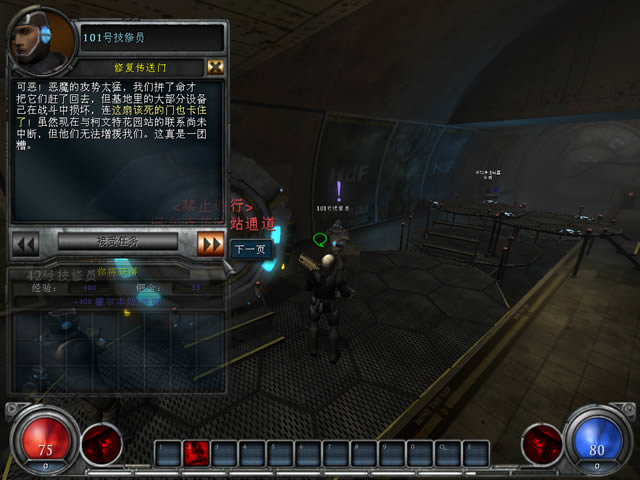Open the right-hand red skill orb

coord(541,443)
